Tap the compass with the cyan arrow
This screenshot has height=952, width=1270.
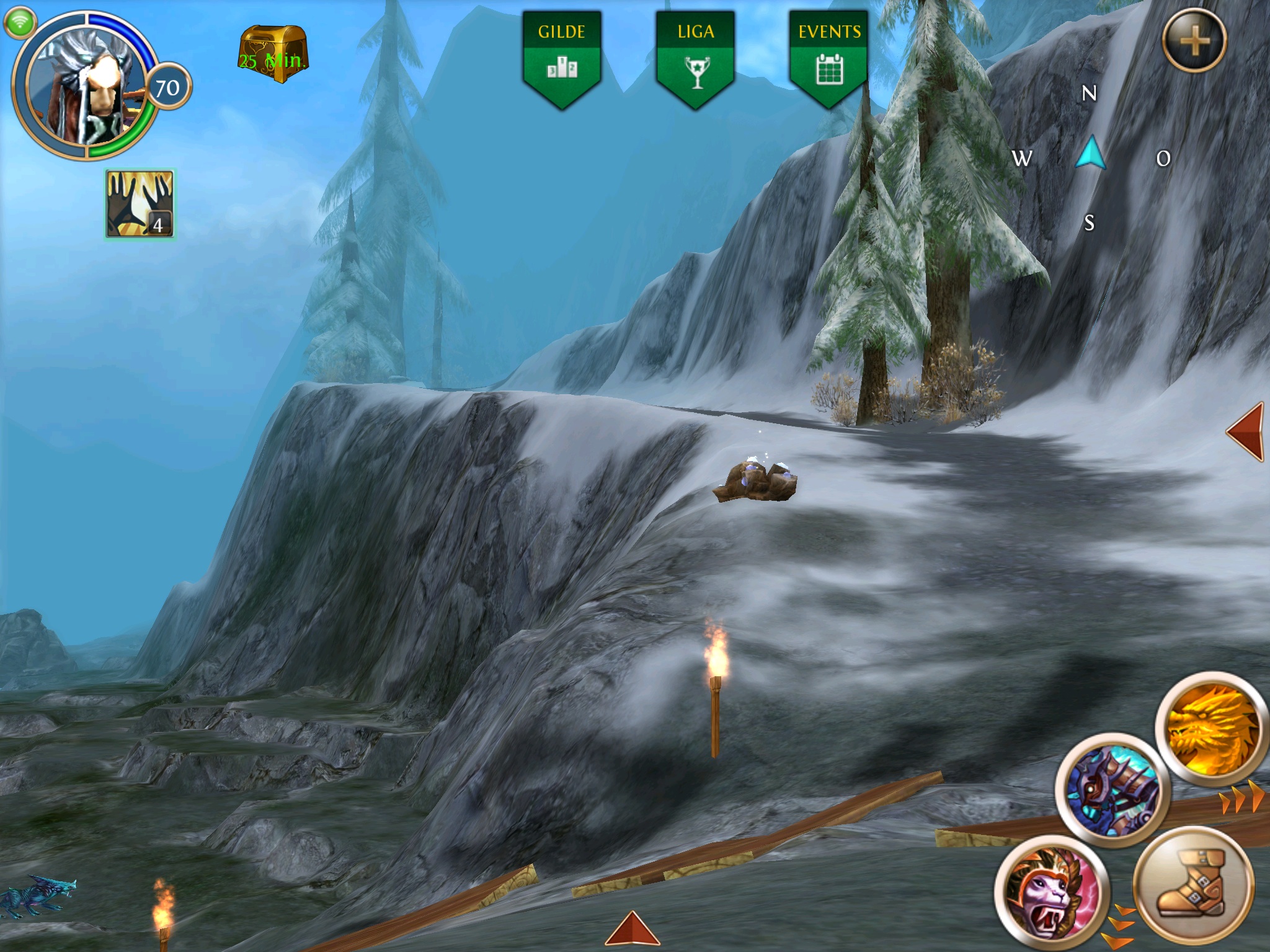1091,155
